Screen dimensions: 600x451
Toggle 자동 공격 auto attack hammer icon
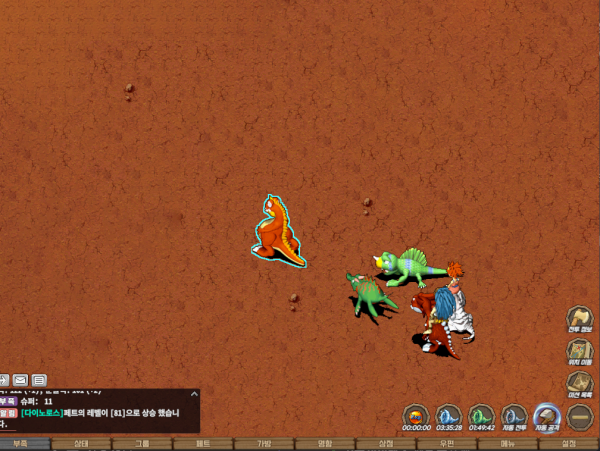(x=546, y=415)
